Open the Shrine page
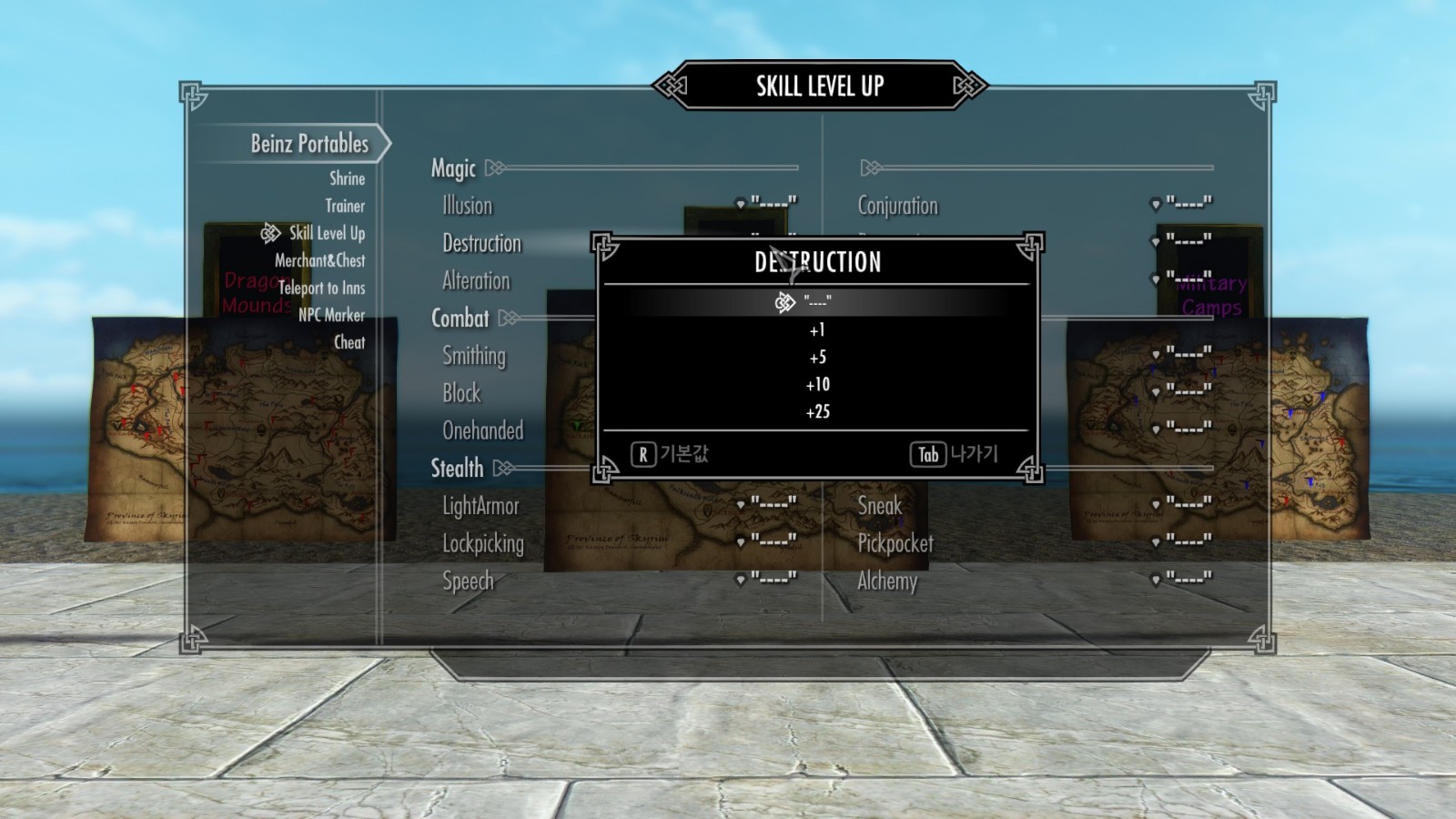 347,178
